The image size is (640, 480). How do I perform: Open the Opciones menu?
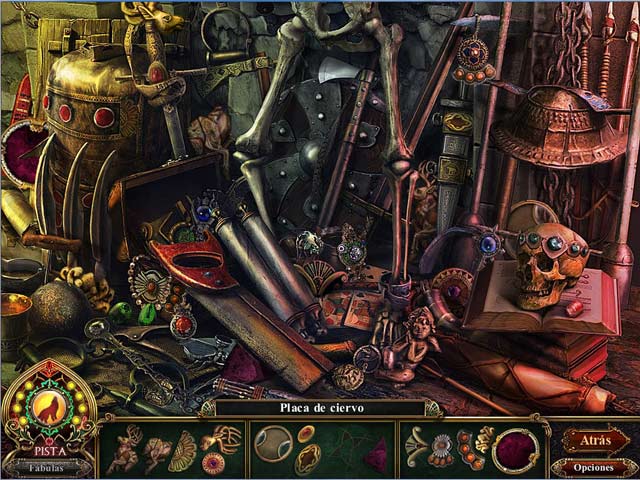click(x=594, y=467)
